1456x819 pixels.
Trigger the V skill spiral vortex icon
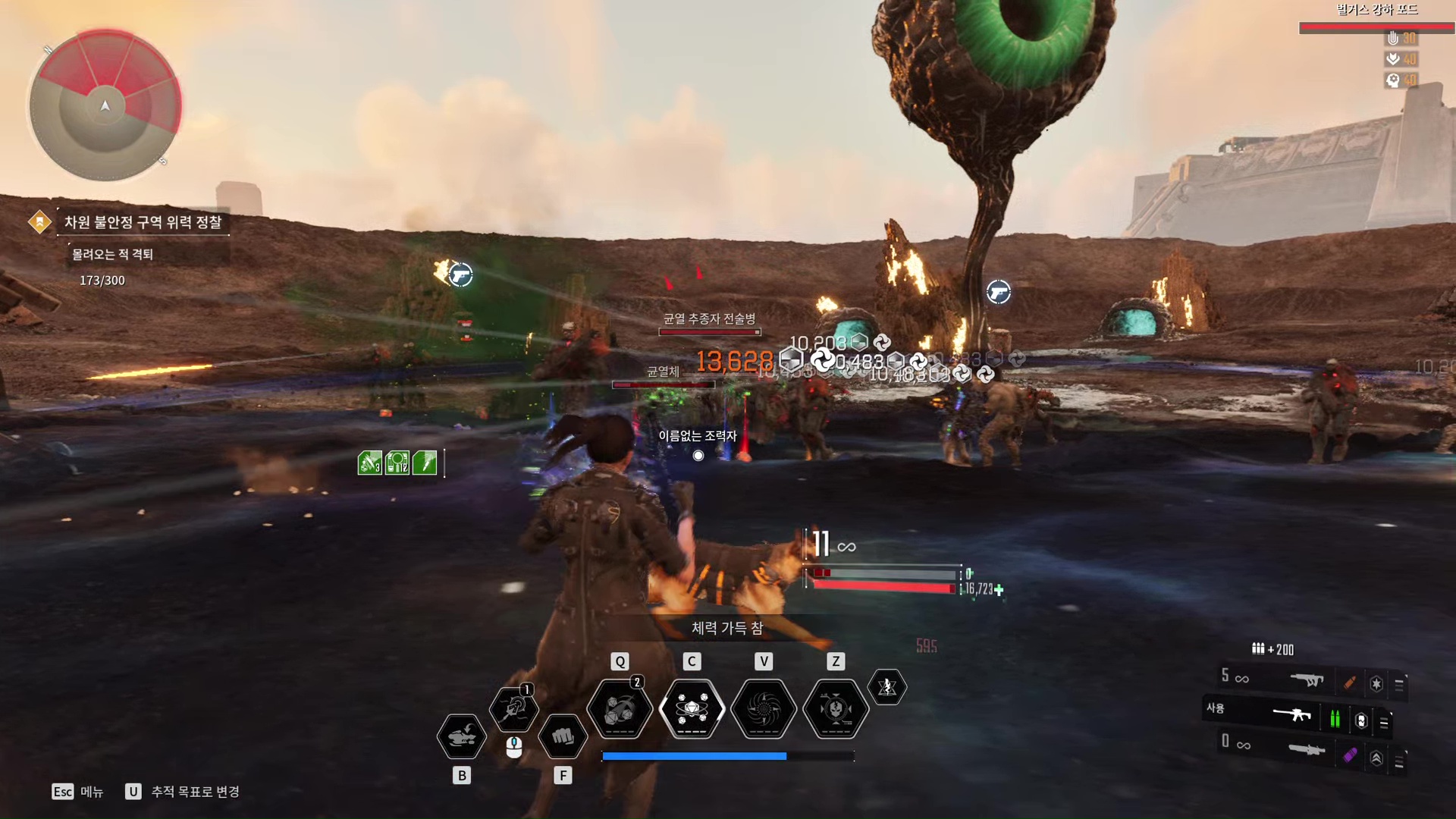(x=764, y=710)
